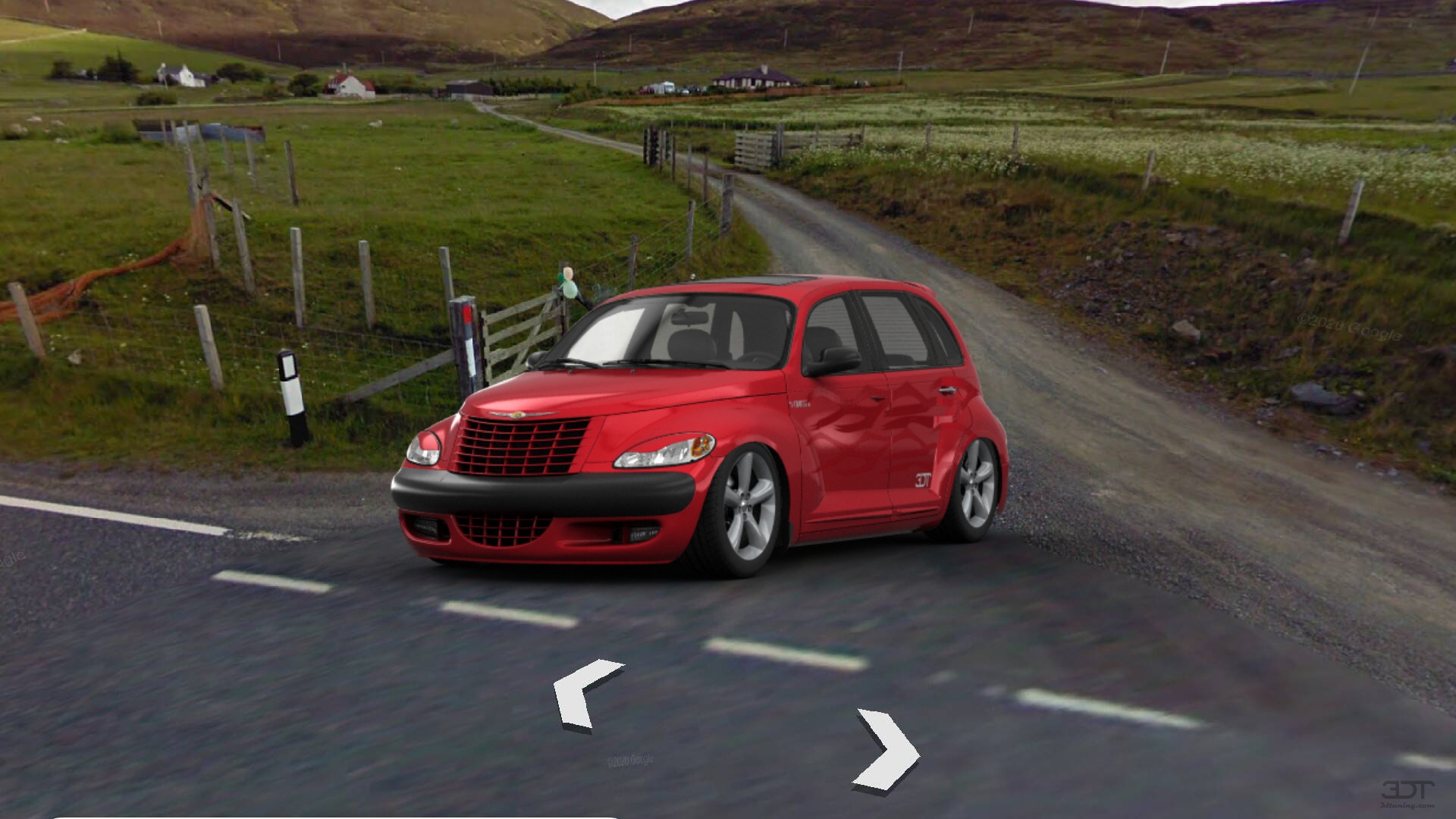Click the small badge above the front fender
The image size is (1456, 819).
(799, 403)
